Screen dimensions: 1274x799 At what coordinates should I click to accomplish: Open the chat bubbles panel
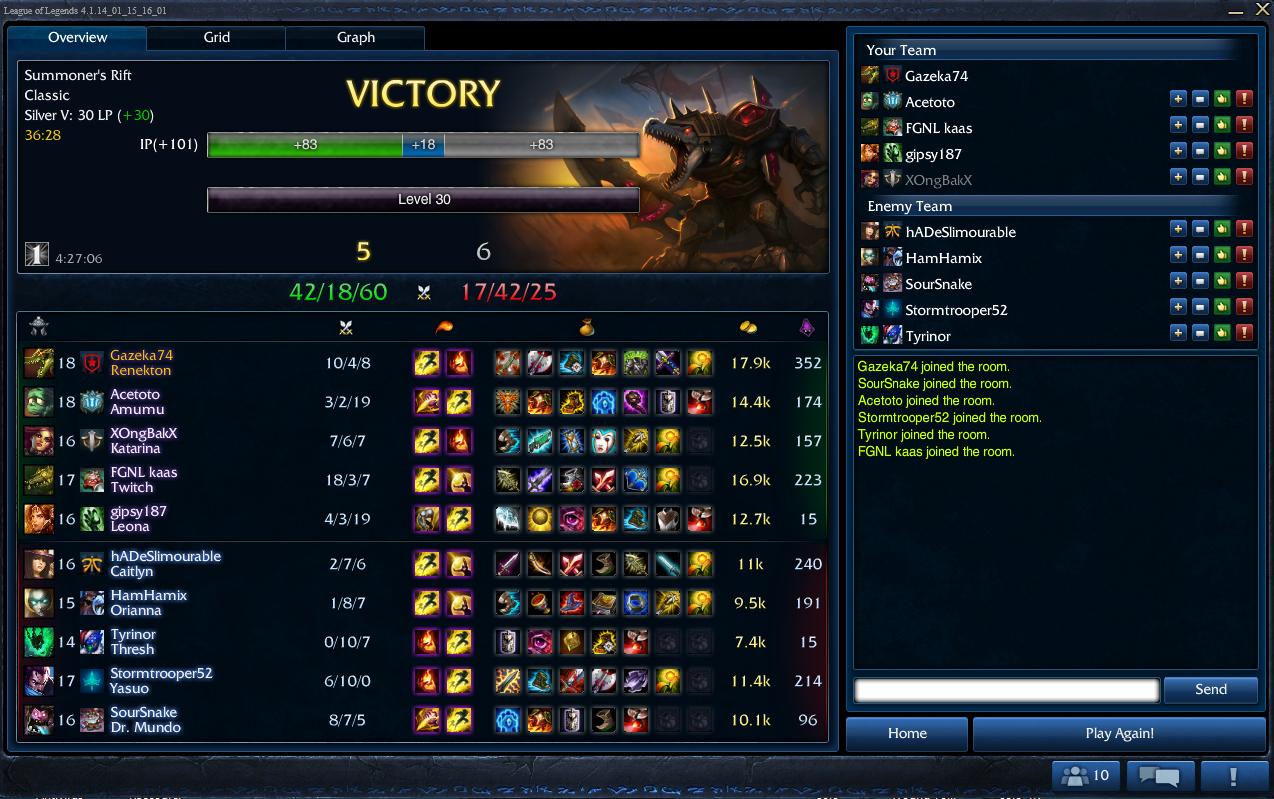[x=1160, y=775]
